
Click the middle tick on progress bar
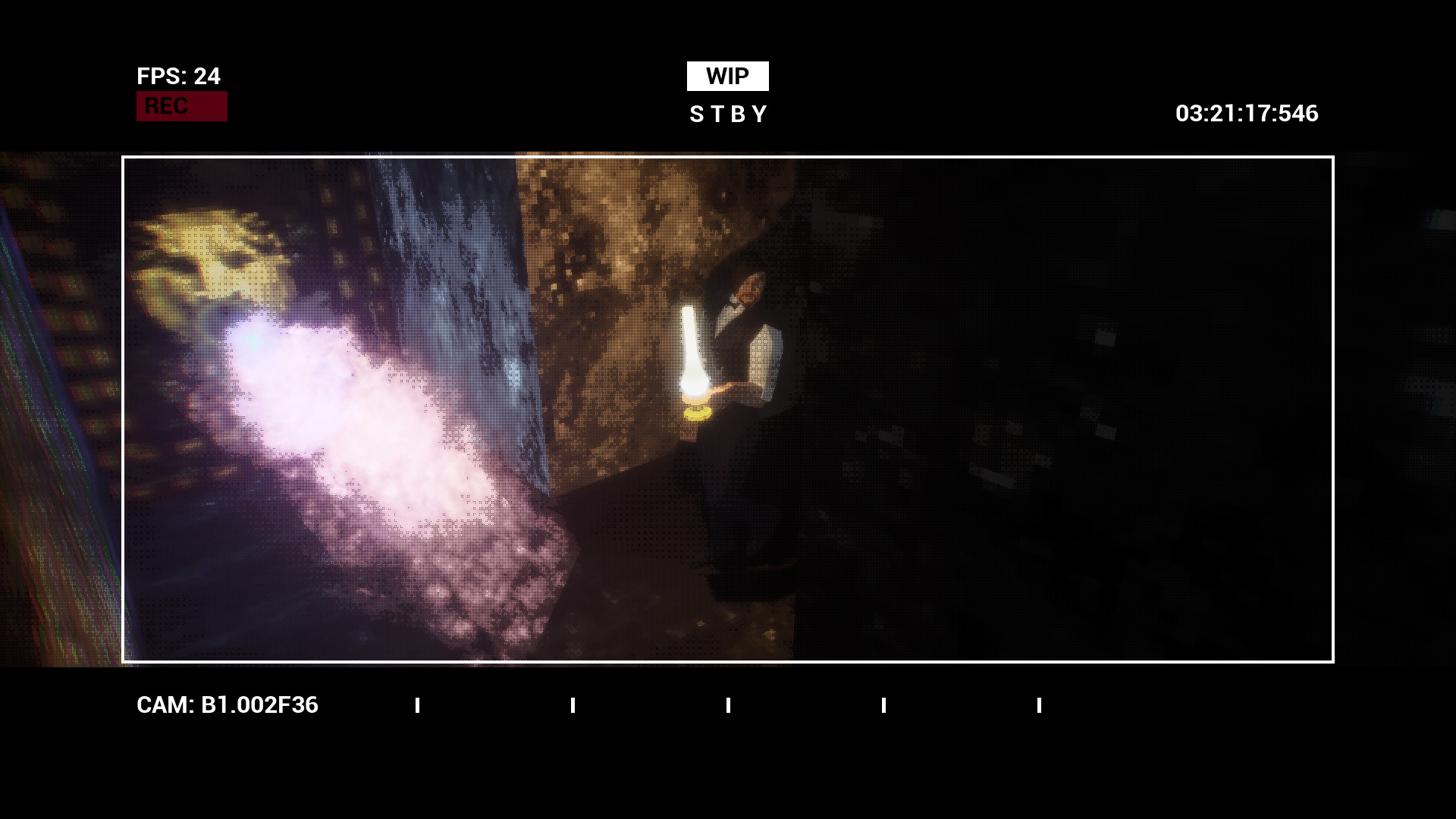click(728, 705)
